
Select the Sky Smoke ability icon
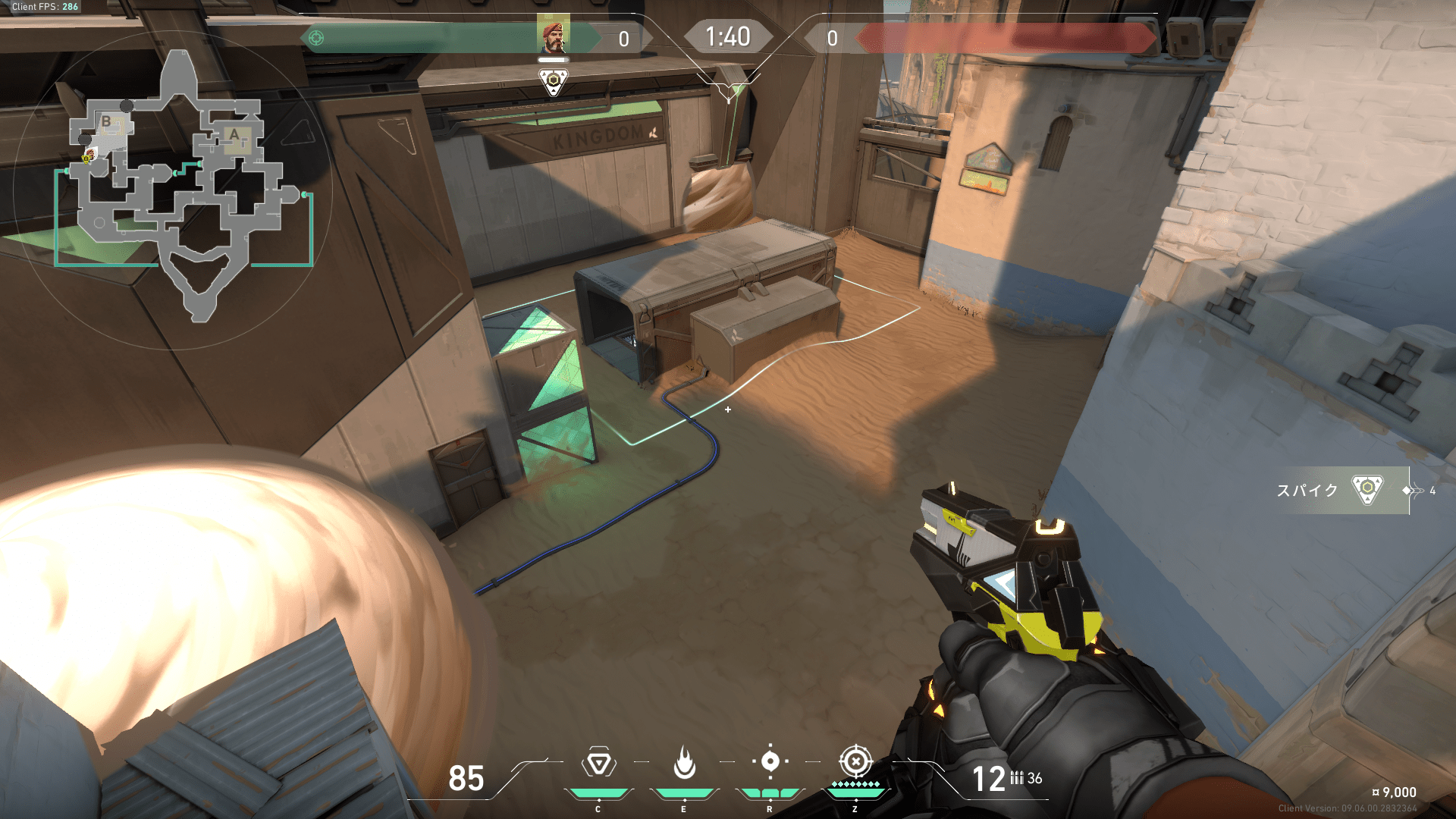click(770, 761)
